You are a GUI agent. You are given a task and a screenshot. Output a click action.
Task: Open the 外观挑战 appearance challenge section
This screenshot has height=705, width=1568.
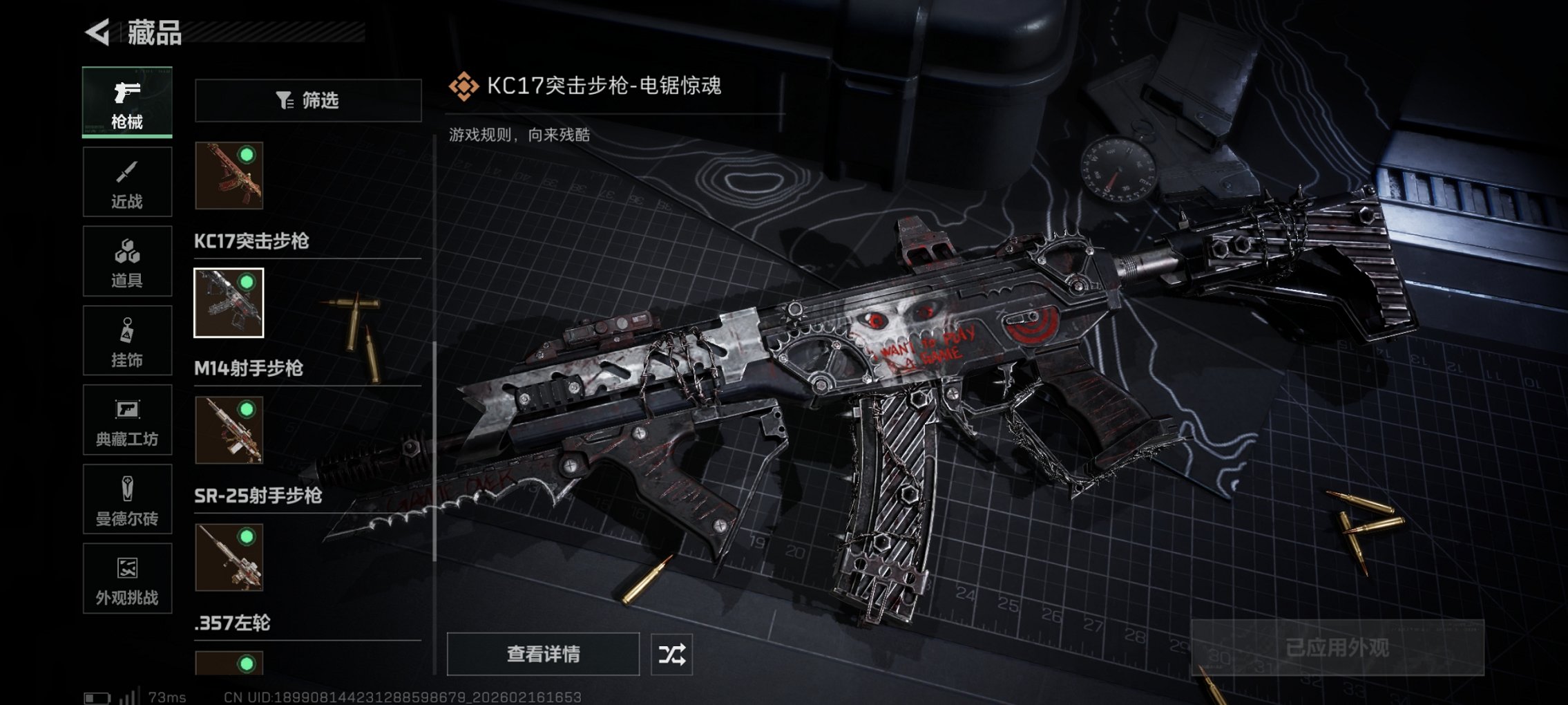127,579
